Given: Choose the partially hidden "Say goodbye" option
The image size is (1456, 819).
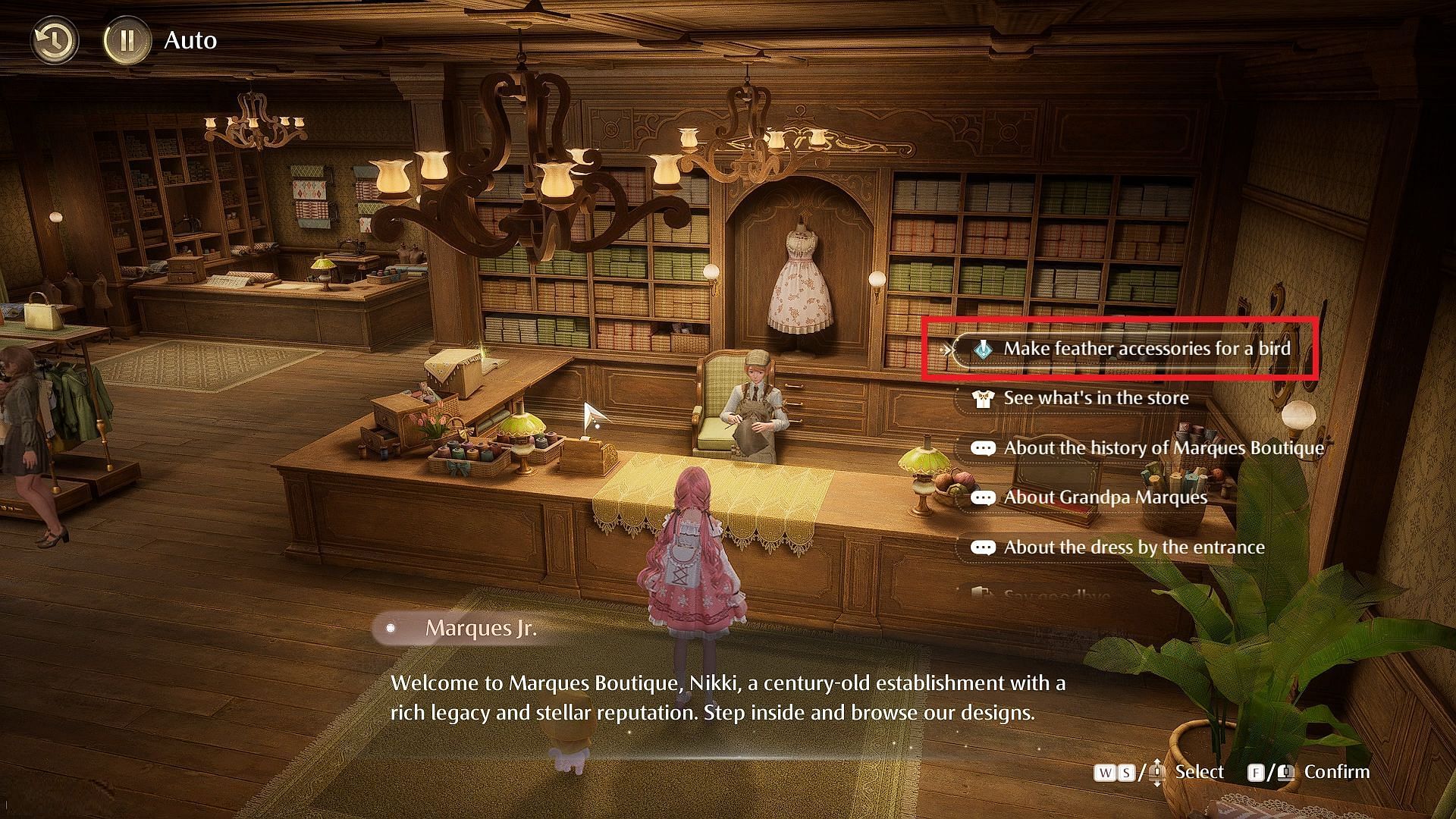Looking at the screenshot, I should [x=1056, y=596].
